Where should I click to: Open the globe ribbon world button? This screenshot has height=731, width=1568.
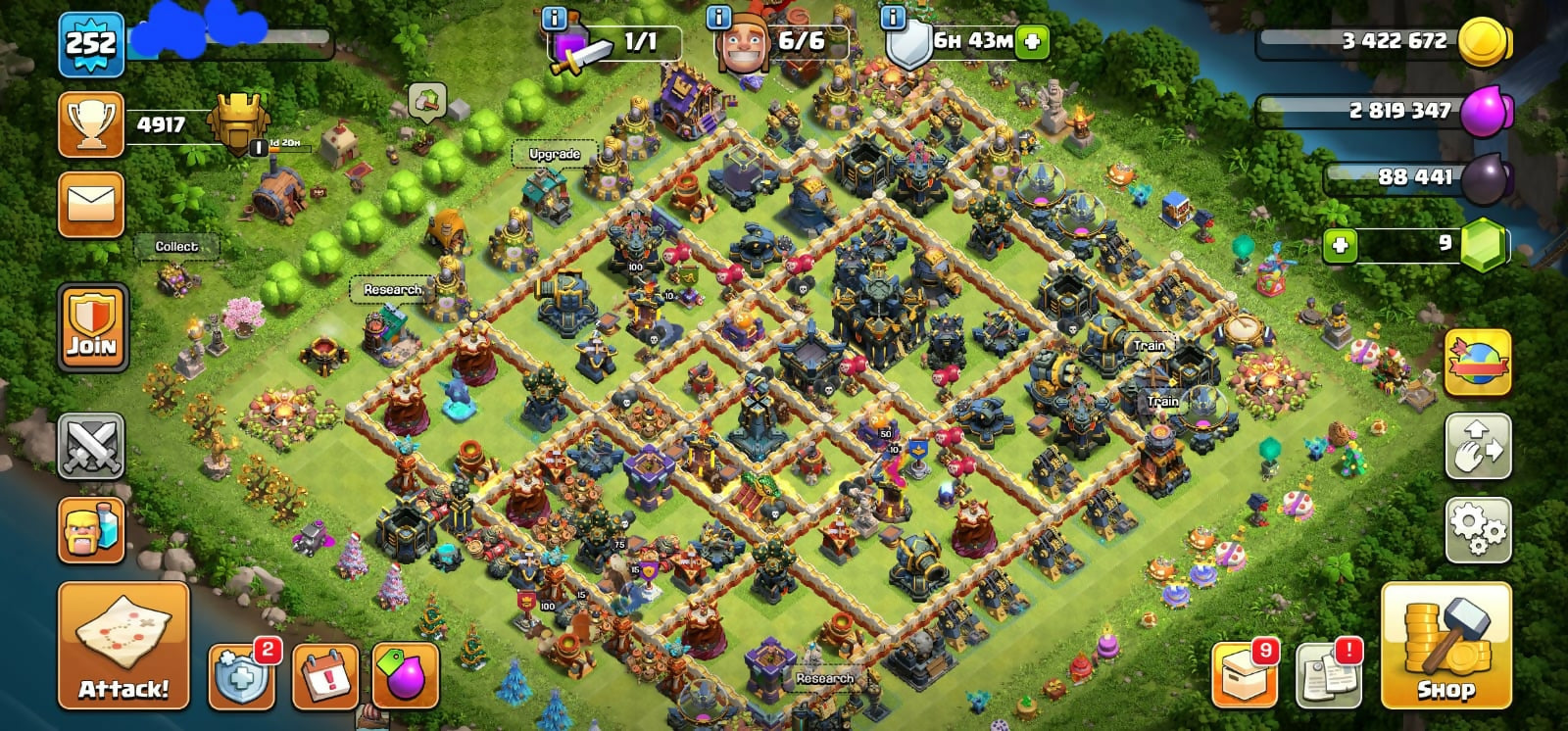[1478, 363]
